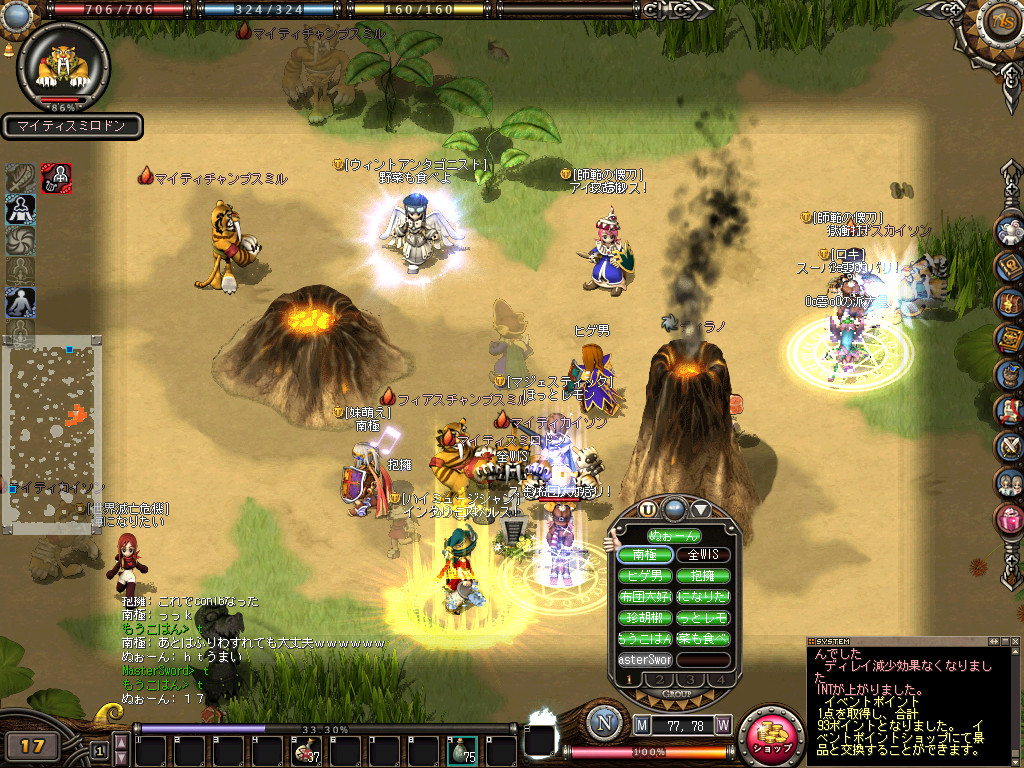
Task: Select party member 南極 in group panel
Action: [645, 554]
